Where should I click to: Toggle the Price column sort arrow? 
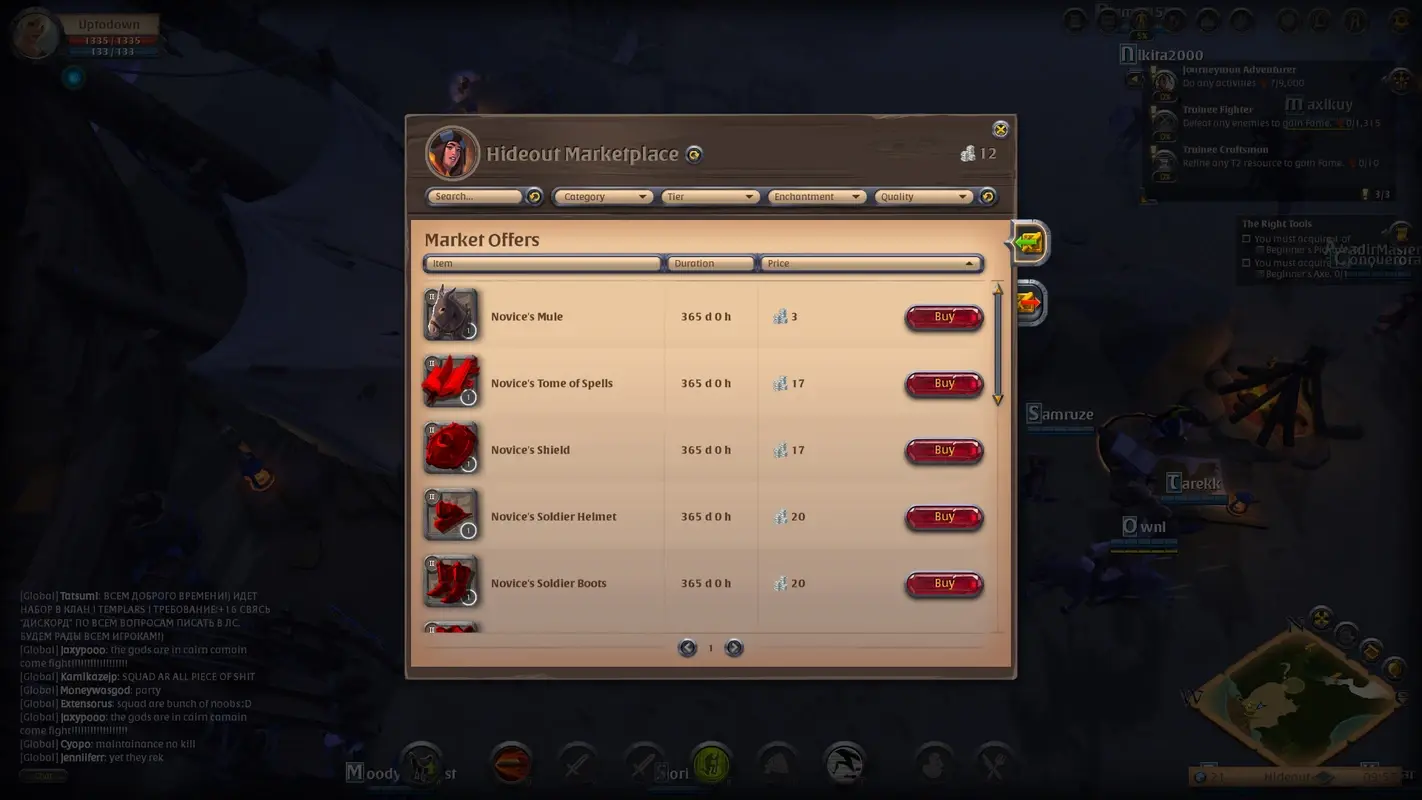point(968,263)
